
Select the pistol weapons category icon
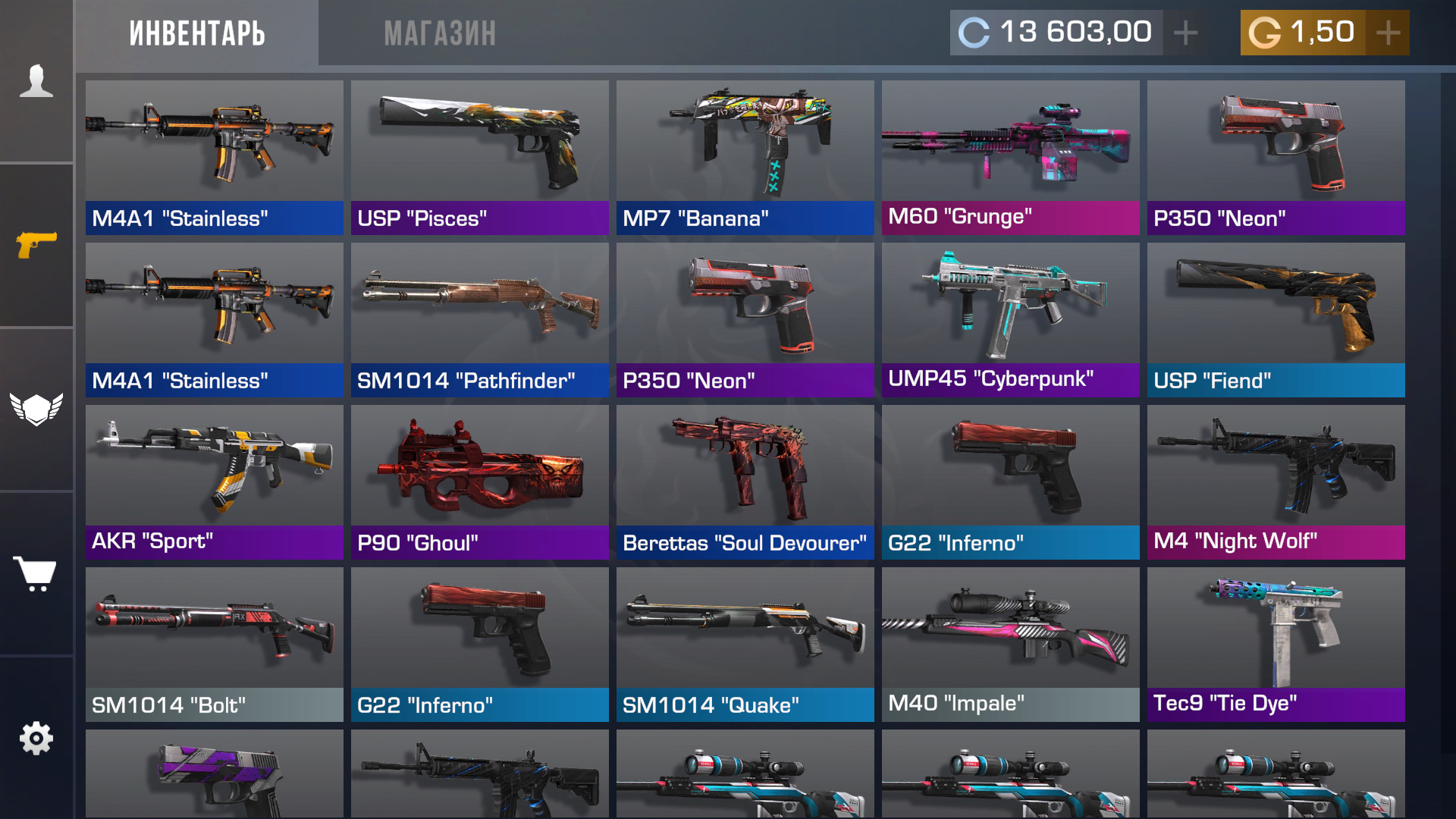pyautogui.click(x=36, y=244)
